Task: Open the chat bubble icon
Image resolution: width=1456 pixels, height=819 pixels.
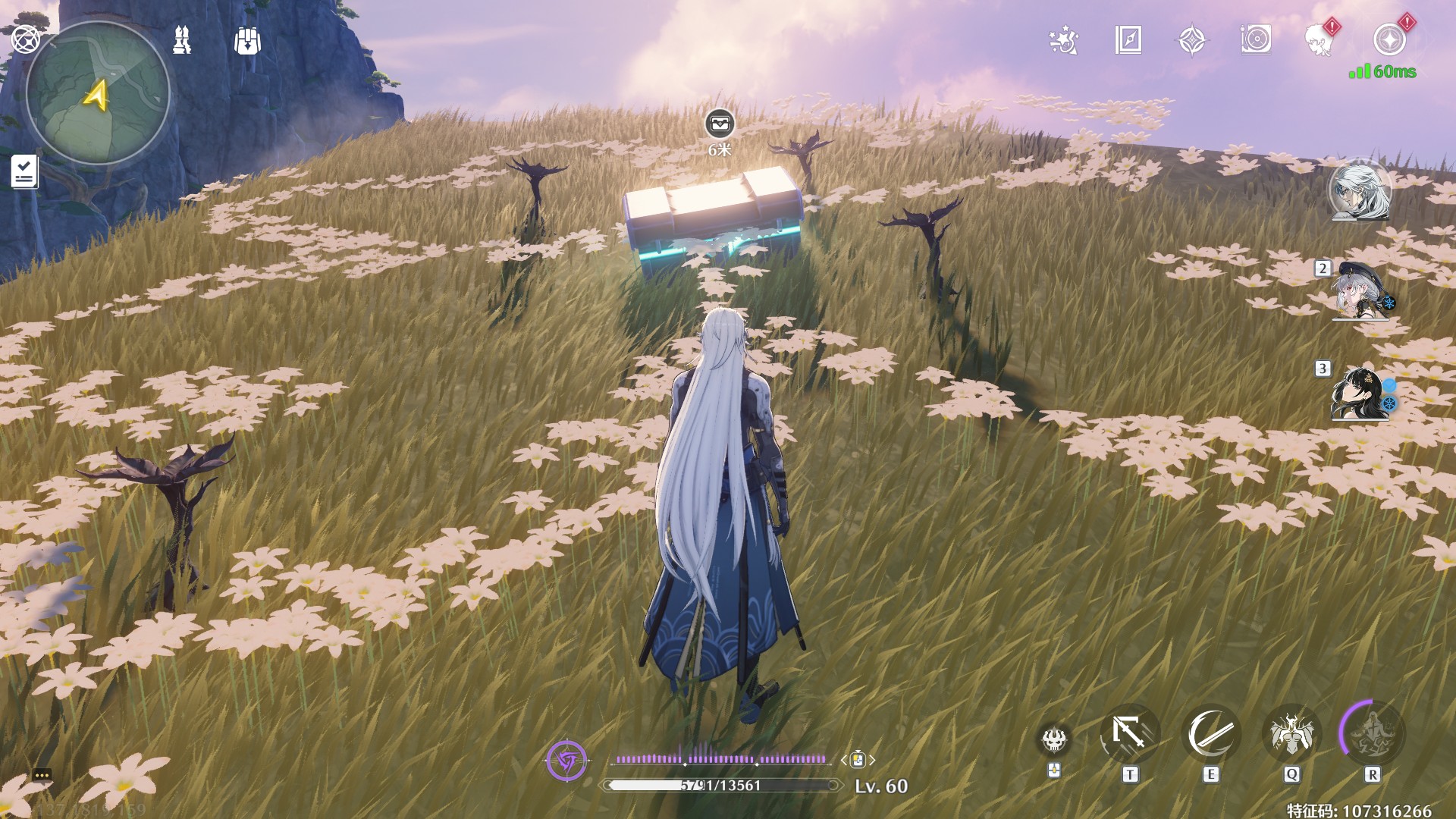Action: [x=42, y=775]
